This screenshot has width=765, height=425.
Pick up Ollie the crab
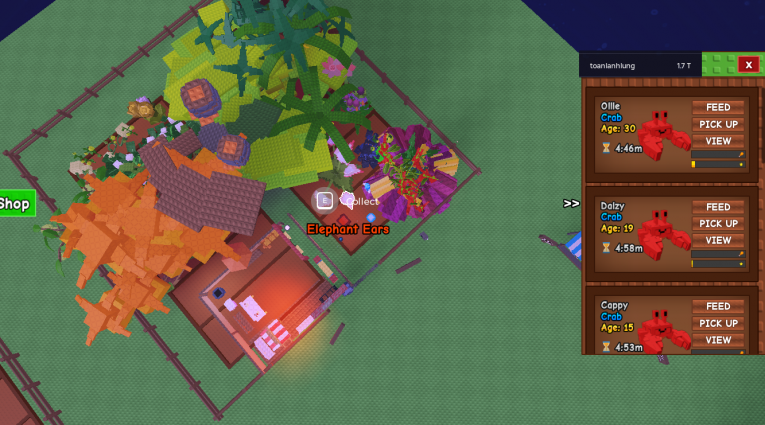[718, 125]
